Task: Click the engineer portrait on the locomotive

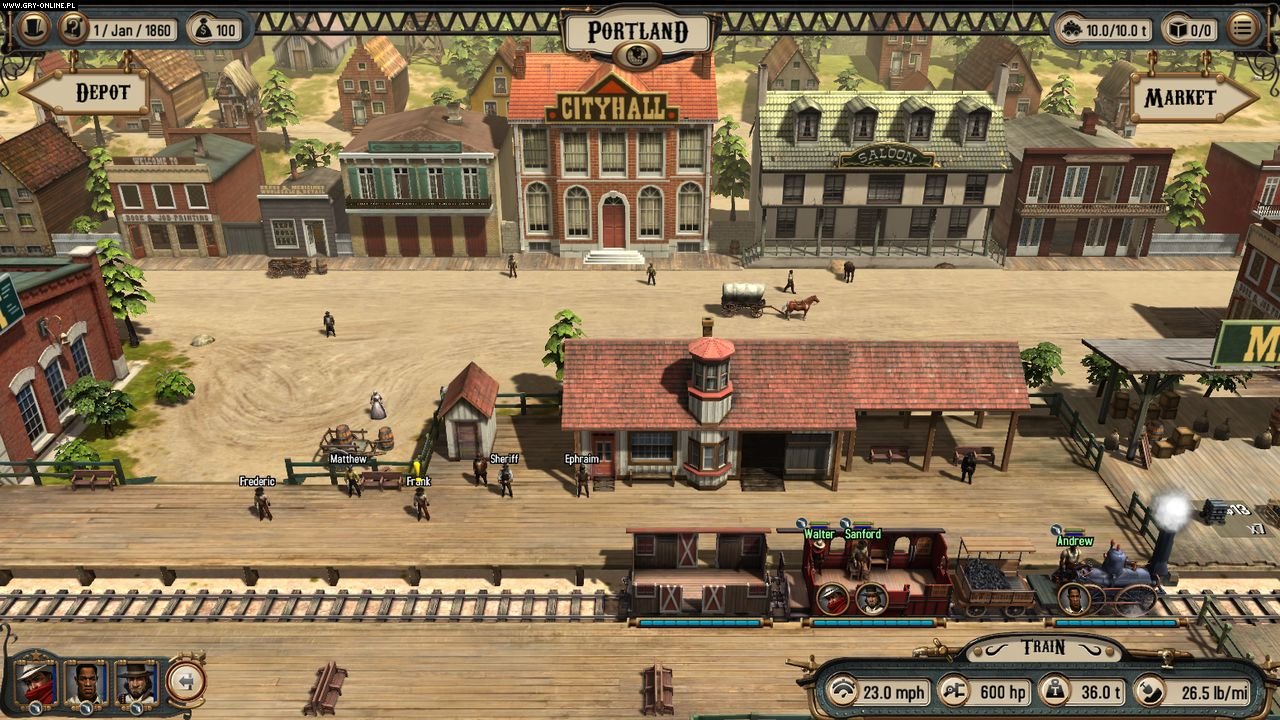Action: click(1073, 599)
